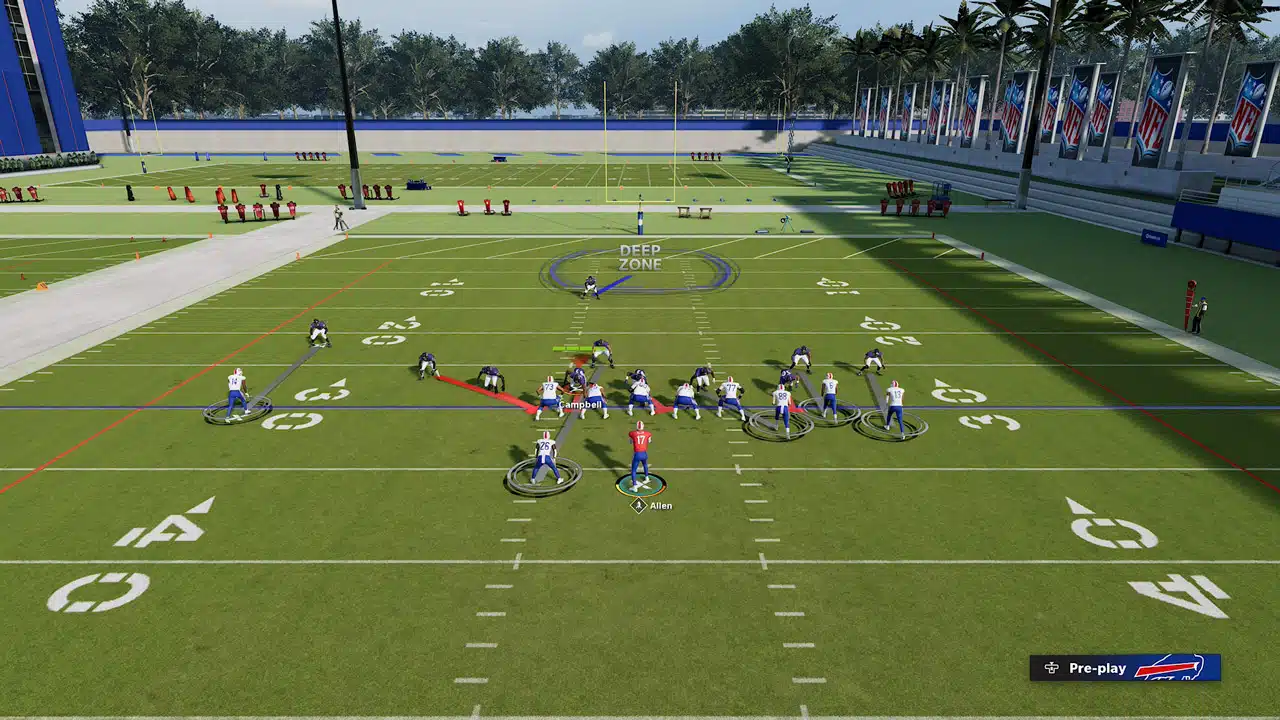The image size is (1280, 720).
Task: Click the crosshair icon beside Pre-play
Action: click(1049, 668)
